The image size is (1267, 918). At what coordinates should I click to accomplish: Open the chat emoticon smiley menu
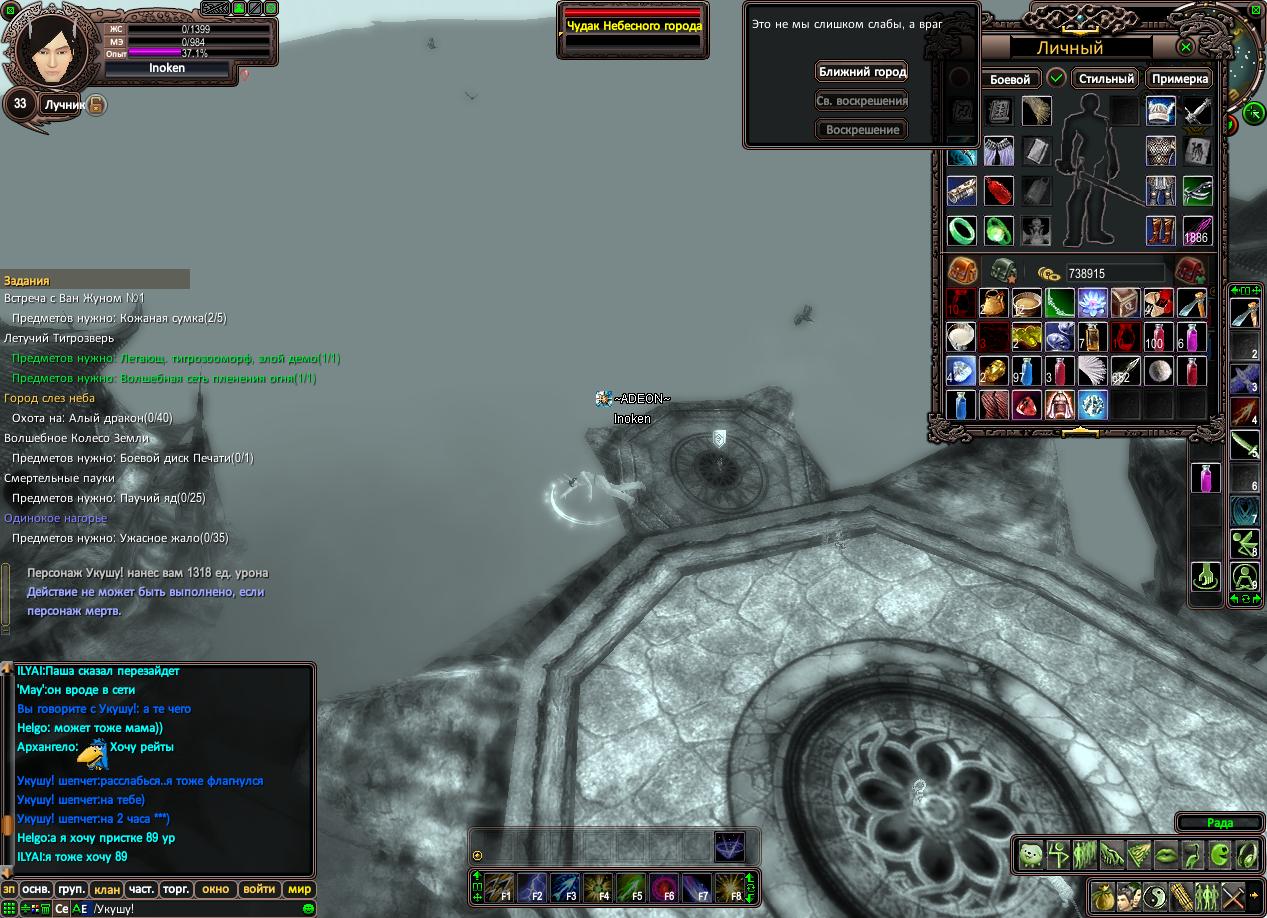(308, 909)
